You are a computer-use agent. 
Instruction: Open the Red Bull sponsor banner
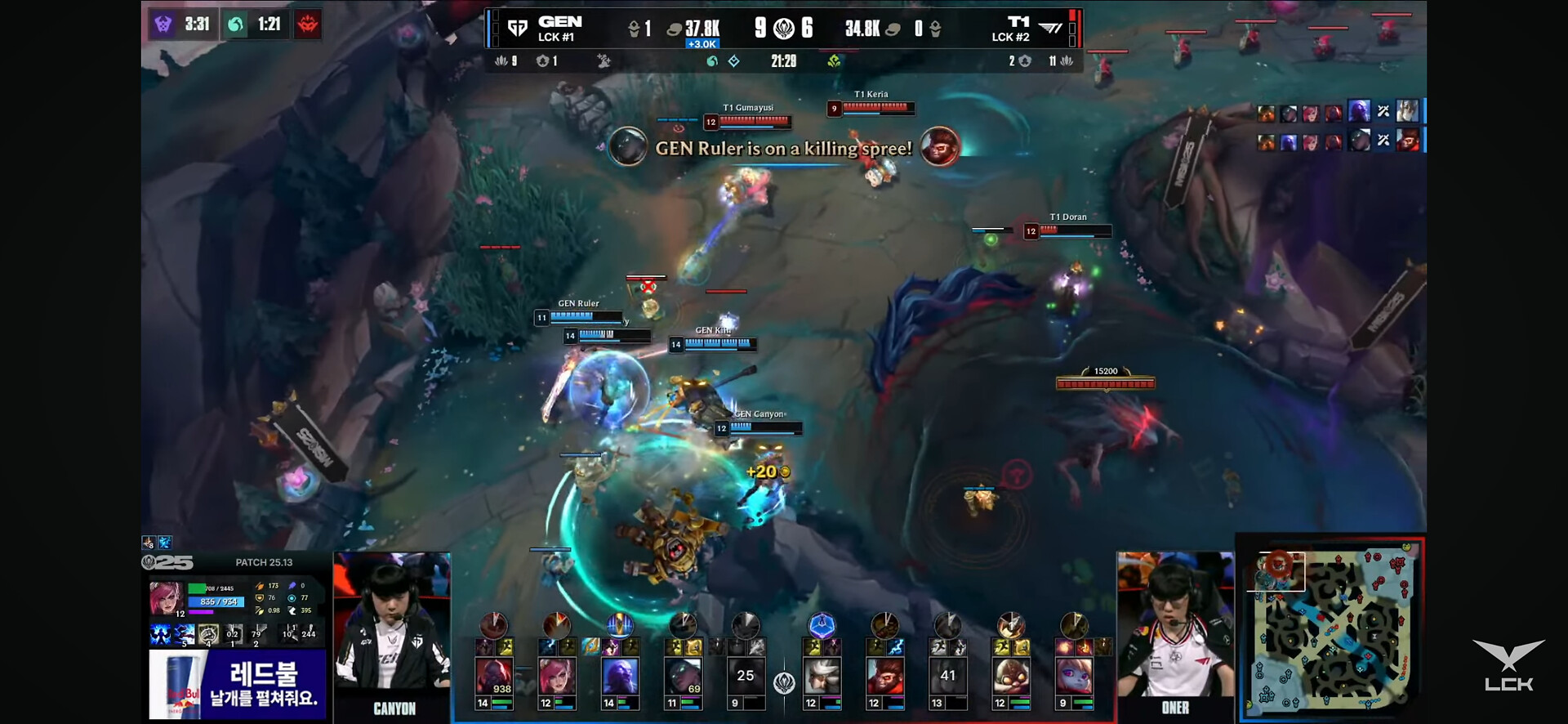coord(237,685)
